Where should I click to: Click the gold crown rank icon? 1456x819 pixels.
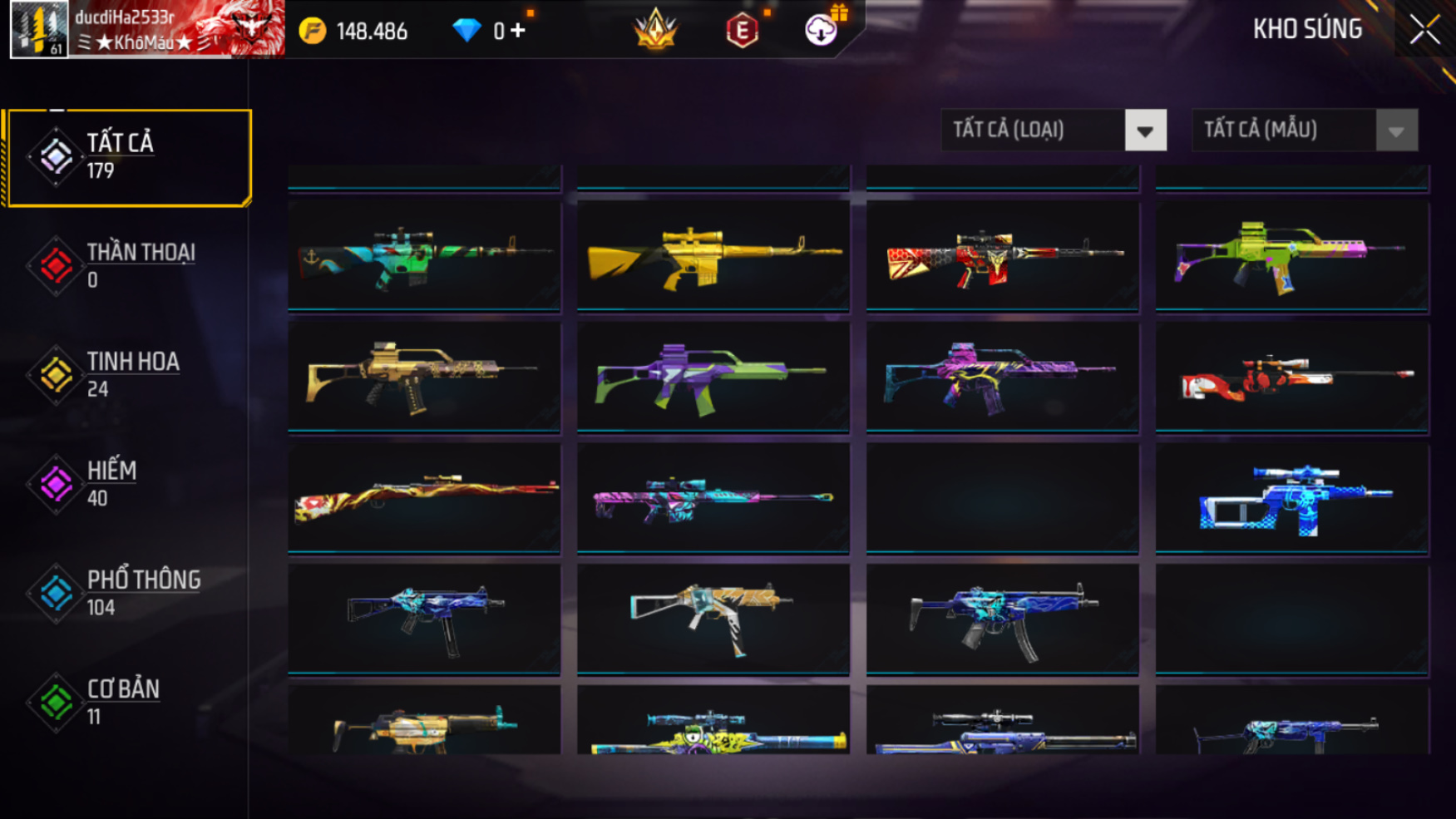(x=655, y=30)
